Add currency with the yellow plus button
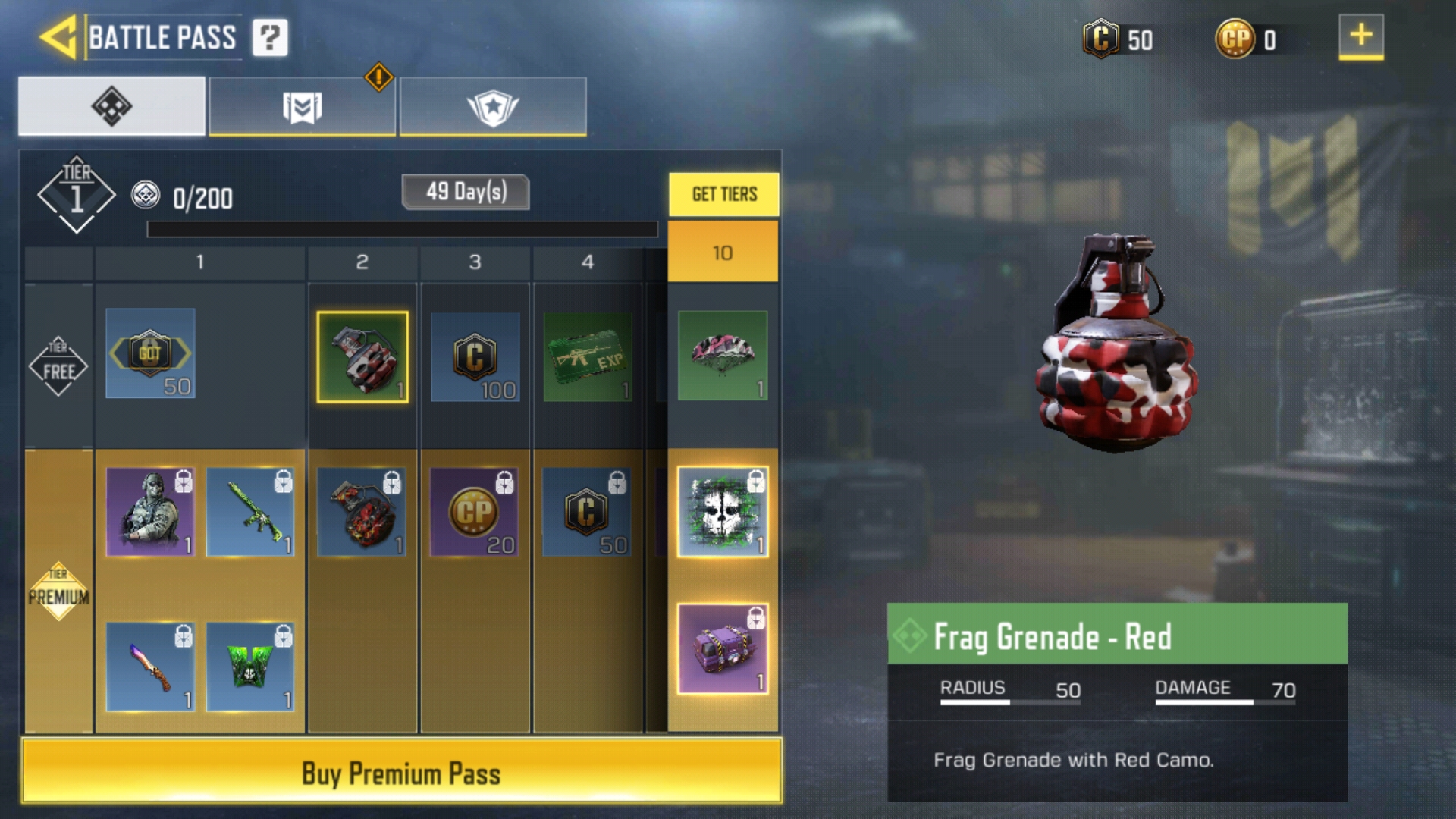The height and width of the screenshot is (819, 1456). click(x=1360, y=36)
